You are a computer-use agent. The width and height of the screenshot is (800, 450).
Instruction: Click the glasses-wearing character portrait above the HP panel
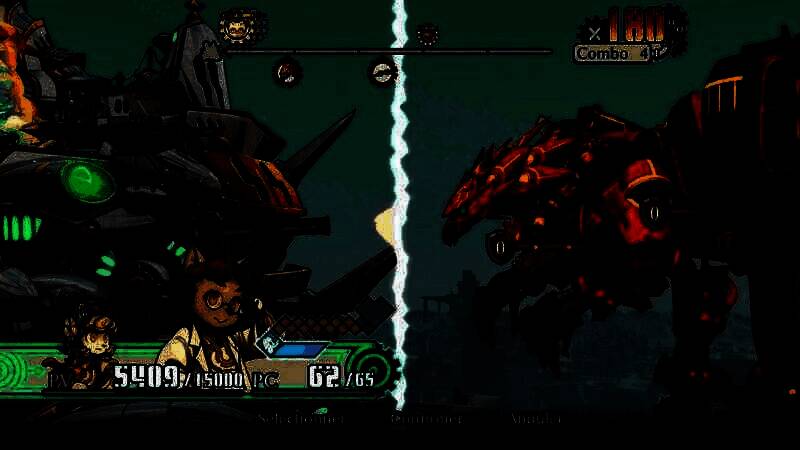pyautogui.click(x=214, y=305)
